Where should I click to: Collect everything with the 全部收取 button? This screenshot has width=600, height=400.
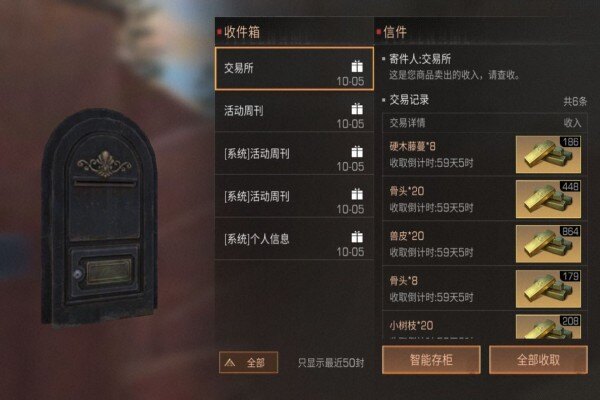[537, 359]
